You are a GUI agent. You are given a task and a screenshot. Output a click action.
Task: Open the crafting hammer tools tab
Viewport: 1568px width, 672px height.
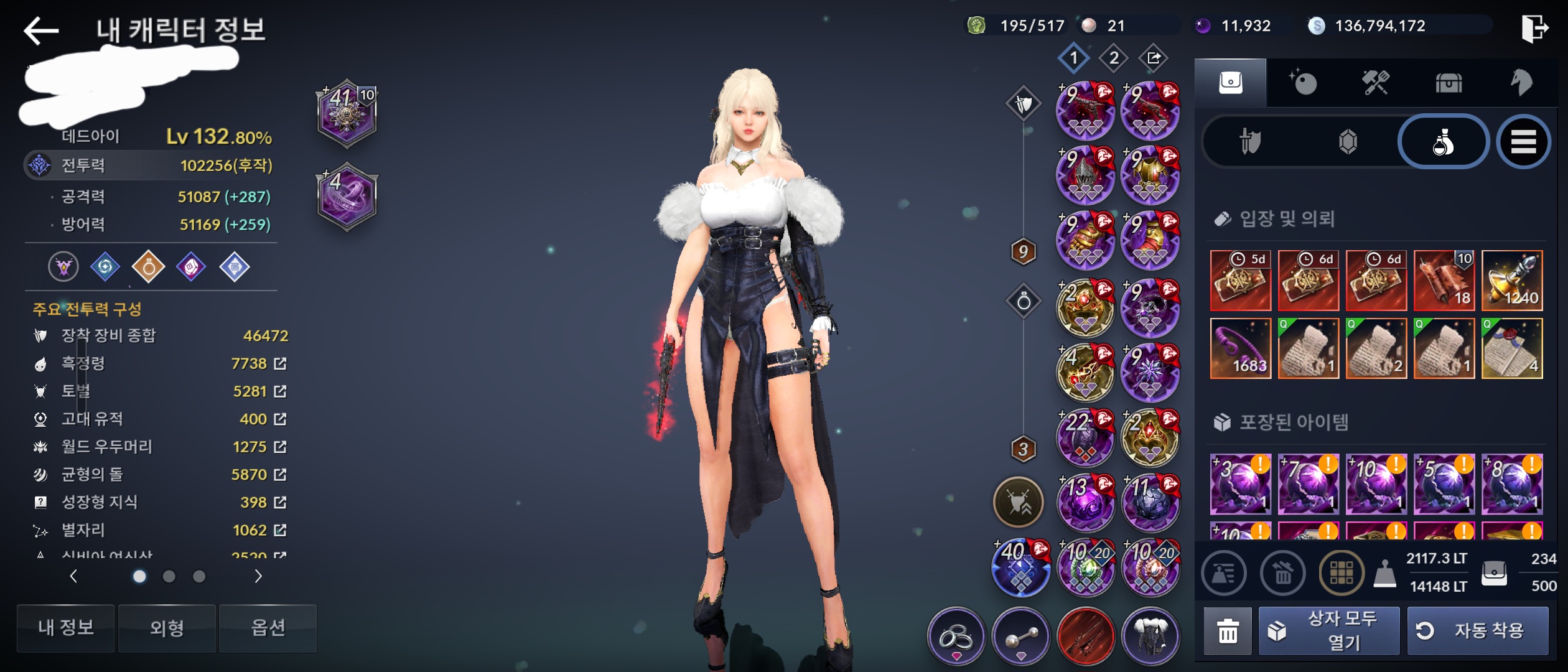click(x=1376, y=83)
